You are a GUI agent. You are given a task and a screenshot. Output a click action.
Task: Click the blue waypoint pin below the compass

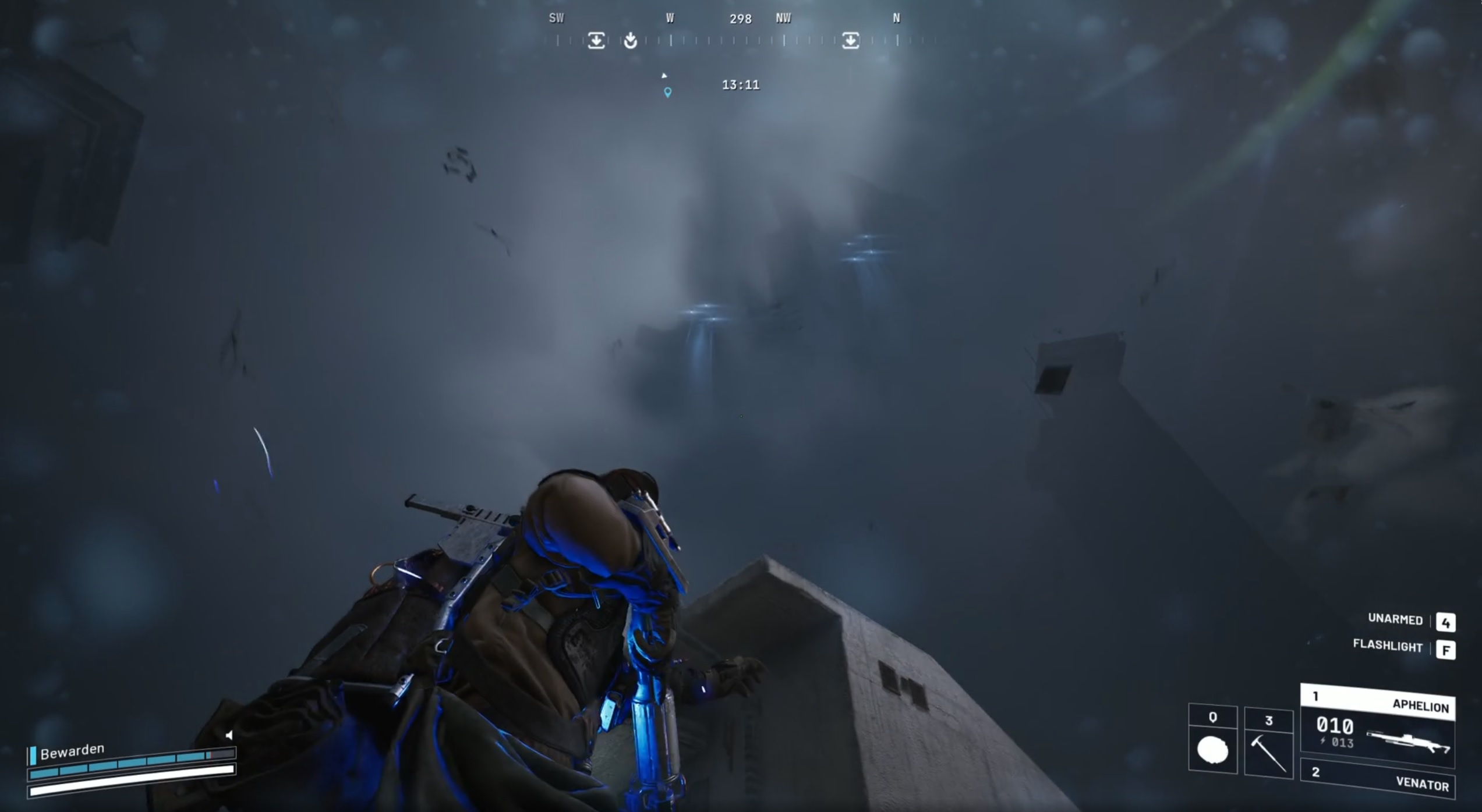(667, 91)
